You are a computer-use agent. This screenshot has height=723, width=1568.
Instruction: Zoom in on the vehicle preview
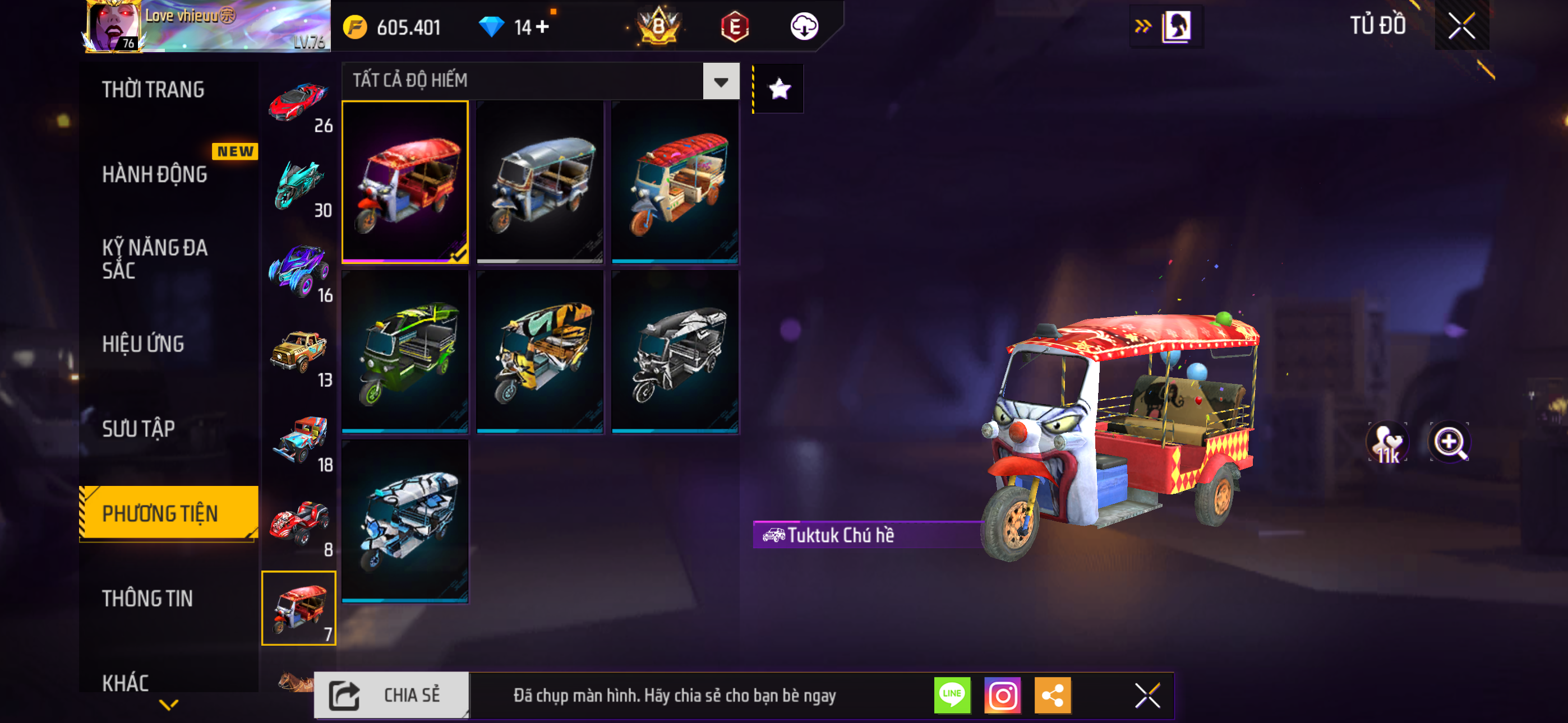pyautogui.click(x=1449, y=442)
